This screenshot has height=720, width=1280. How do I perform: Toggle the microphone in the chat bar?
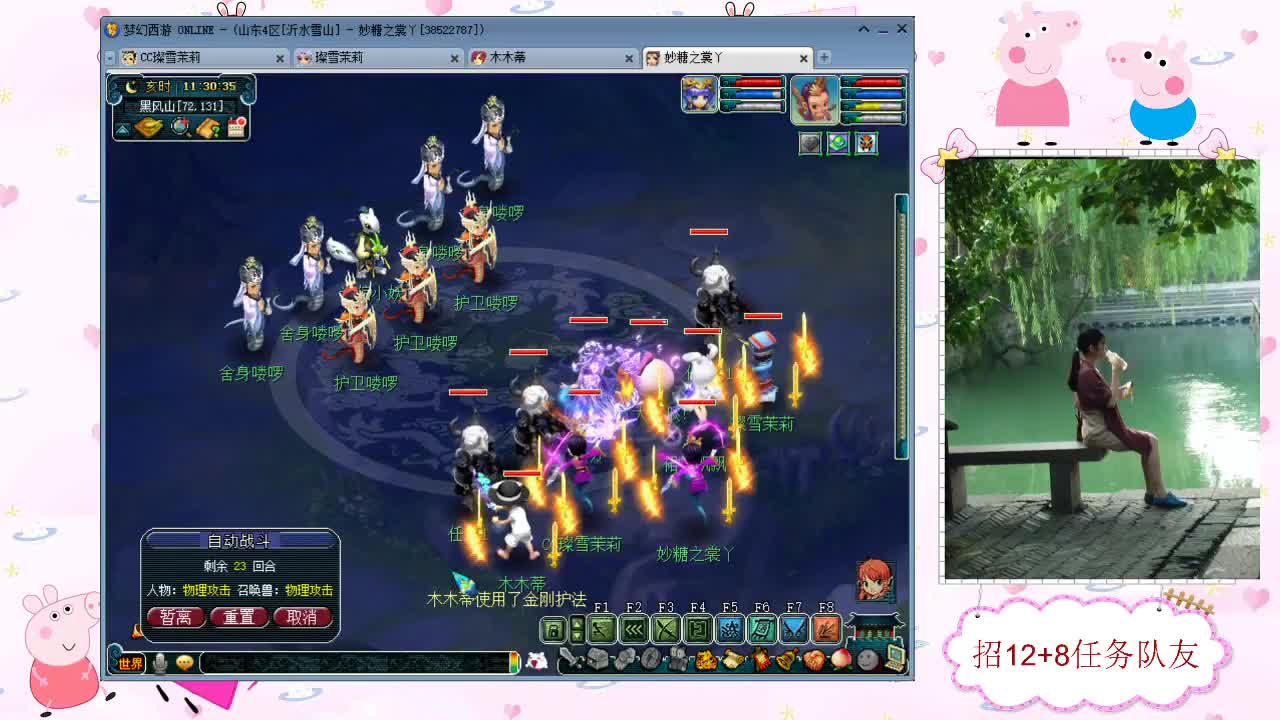click(x=159, y=661)
